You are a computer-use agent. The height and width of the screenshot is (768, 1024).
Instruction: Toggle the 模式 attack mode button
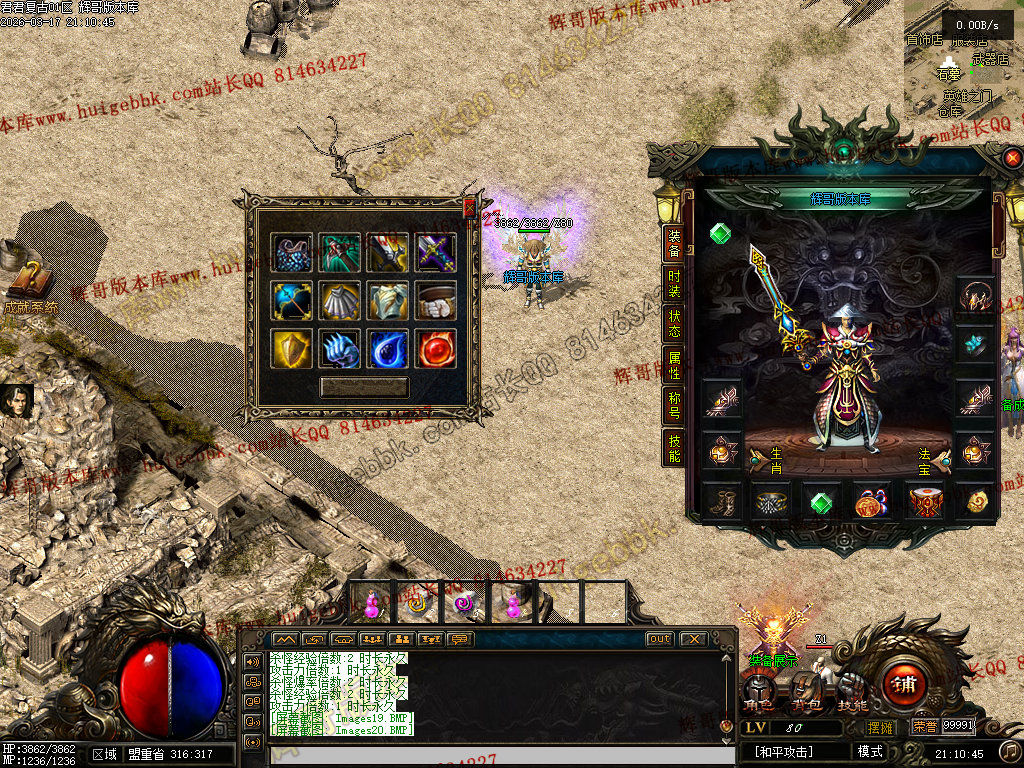click(870, 752)
